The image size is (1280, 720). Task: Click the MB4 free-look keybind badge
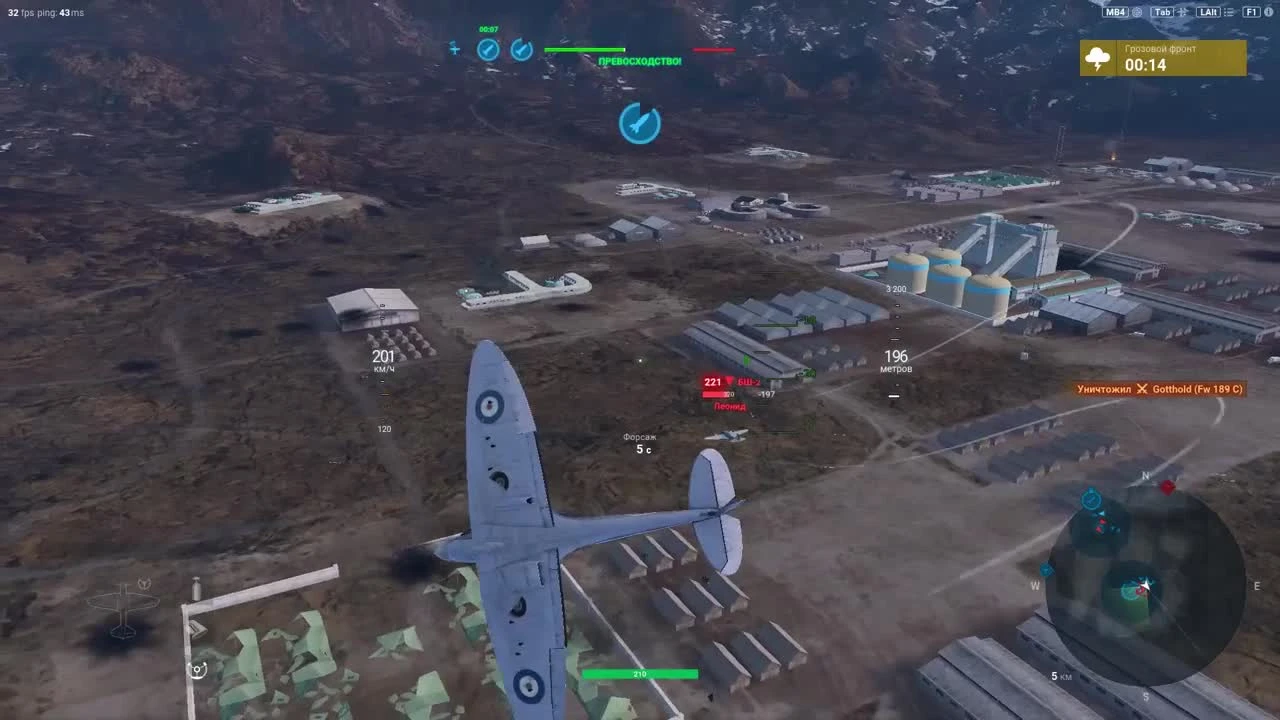[x=1114, y=12]
